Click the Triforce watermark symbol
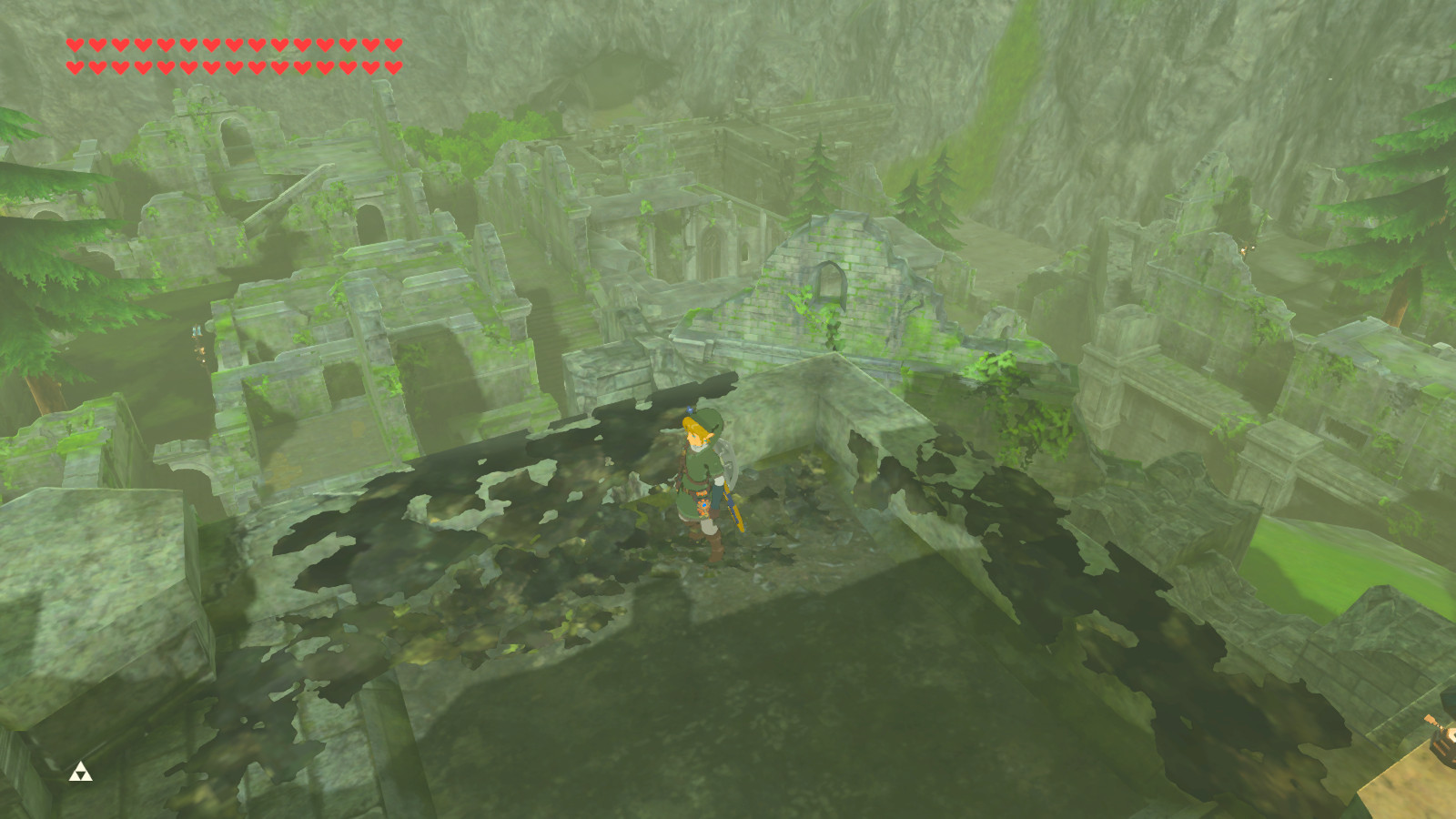Screen dimensions: 1456x819 click(80, 773)
